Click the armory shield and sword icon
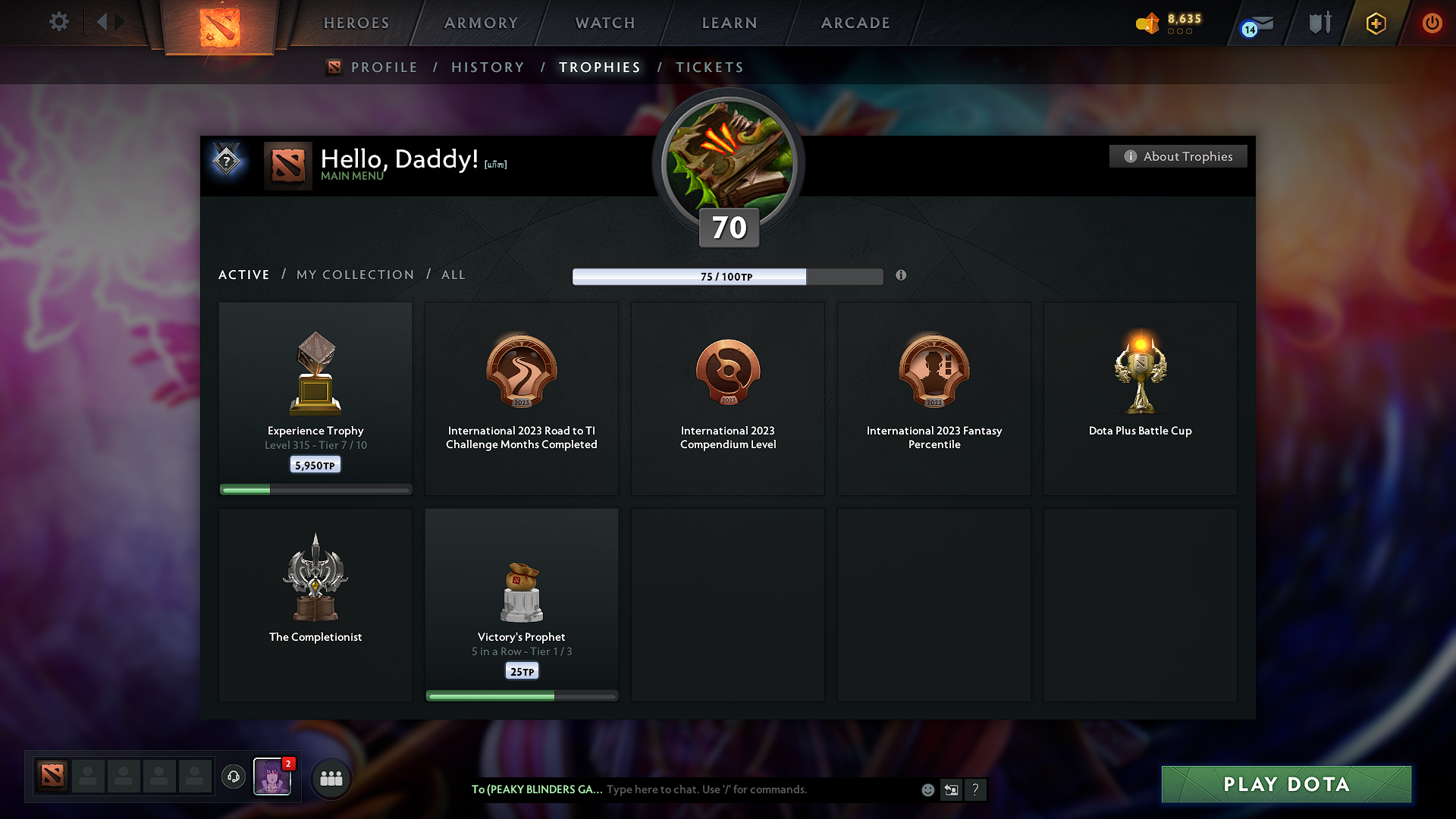Viewport: 1456px width, 819px height. click(1319, 23)
